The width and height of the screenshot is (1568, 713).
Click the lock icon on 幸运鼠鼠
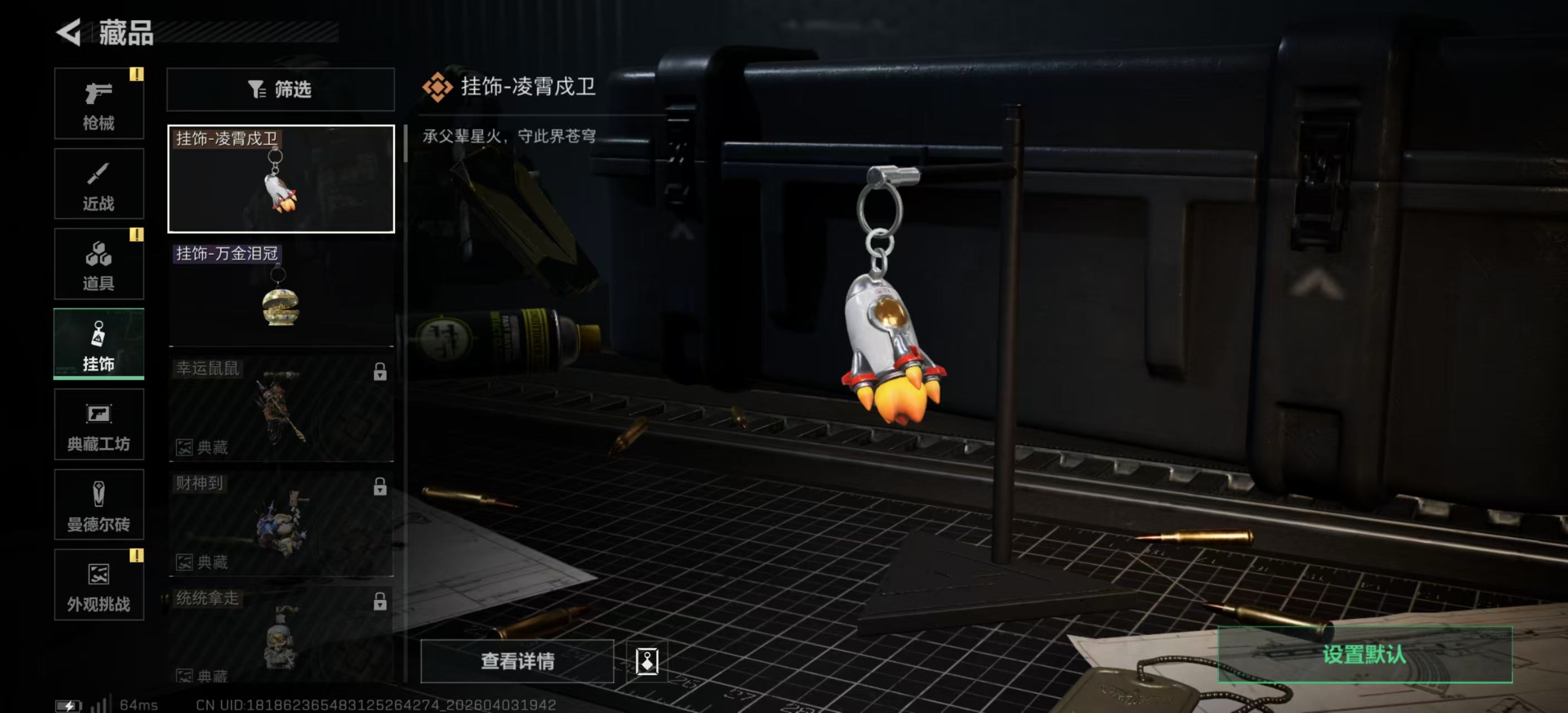[381, 370]
